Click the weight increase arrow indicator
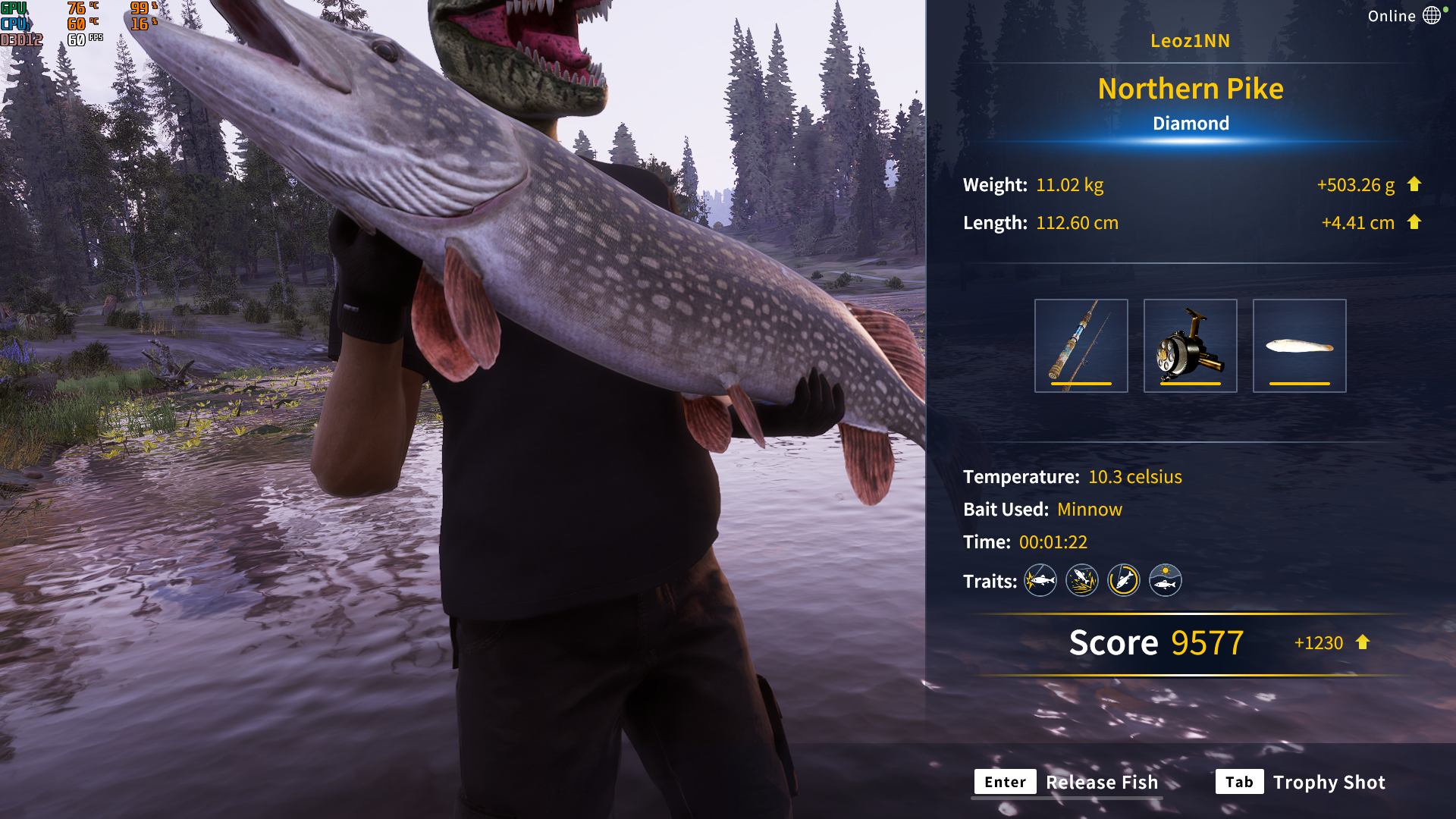1456x819 pixels. click(1415, 184)
